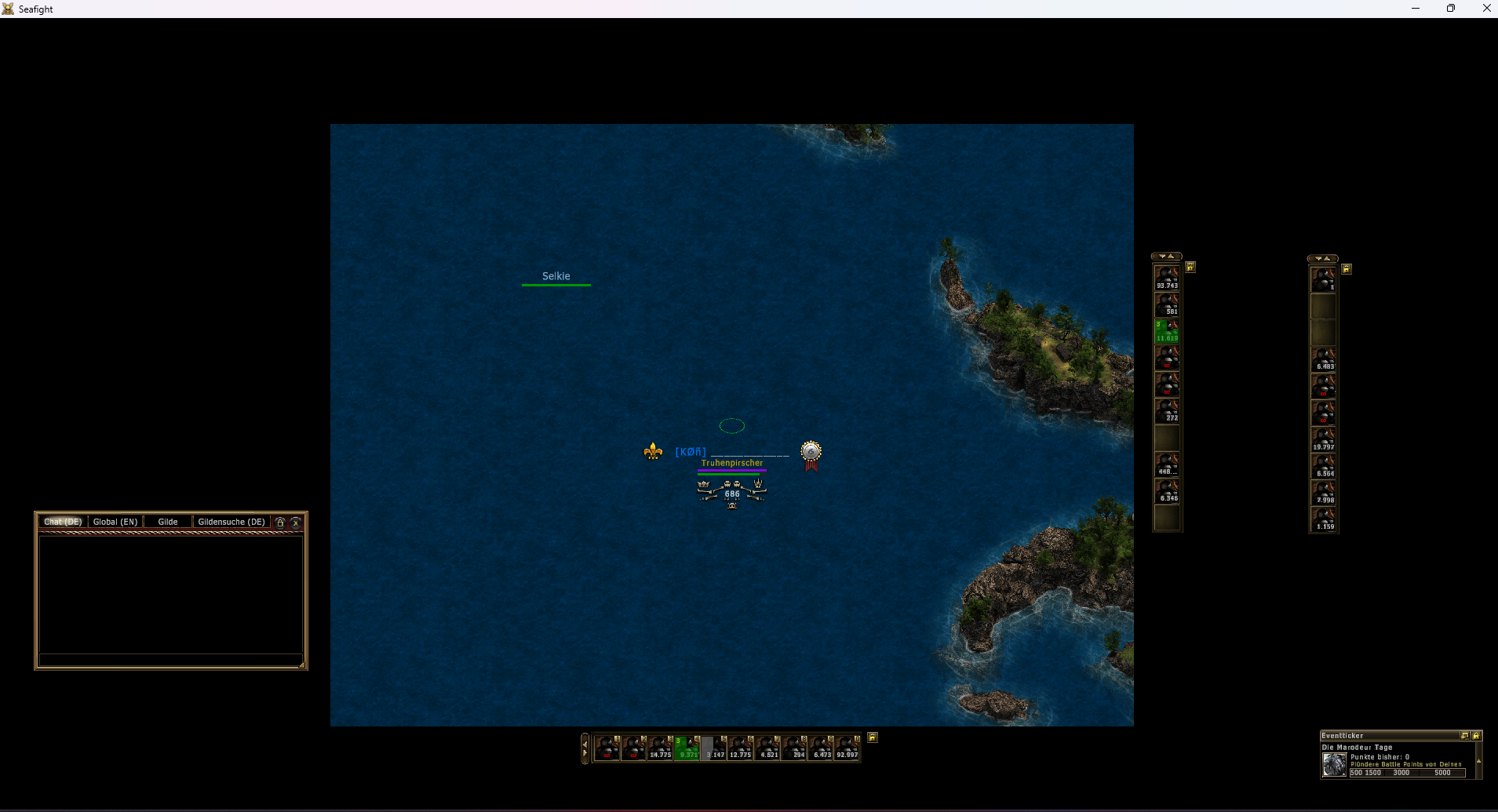Activate the slot with 1.159 count
Screen dimensions: 1498x812
tap(1324, 519)
